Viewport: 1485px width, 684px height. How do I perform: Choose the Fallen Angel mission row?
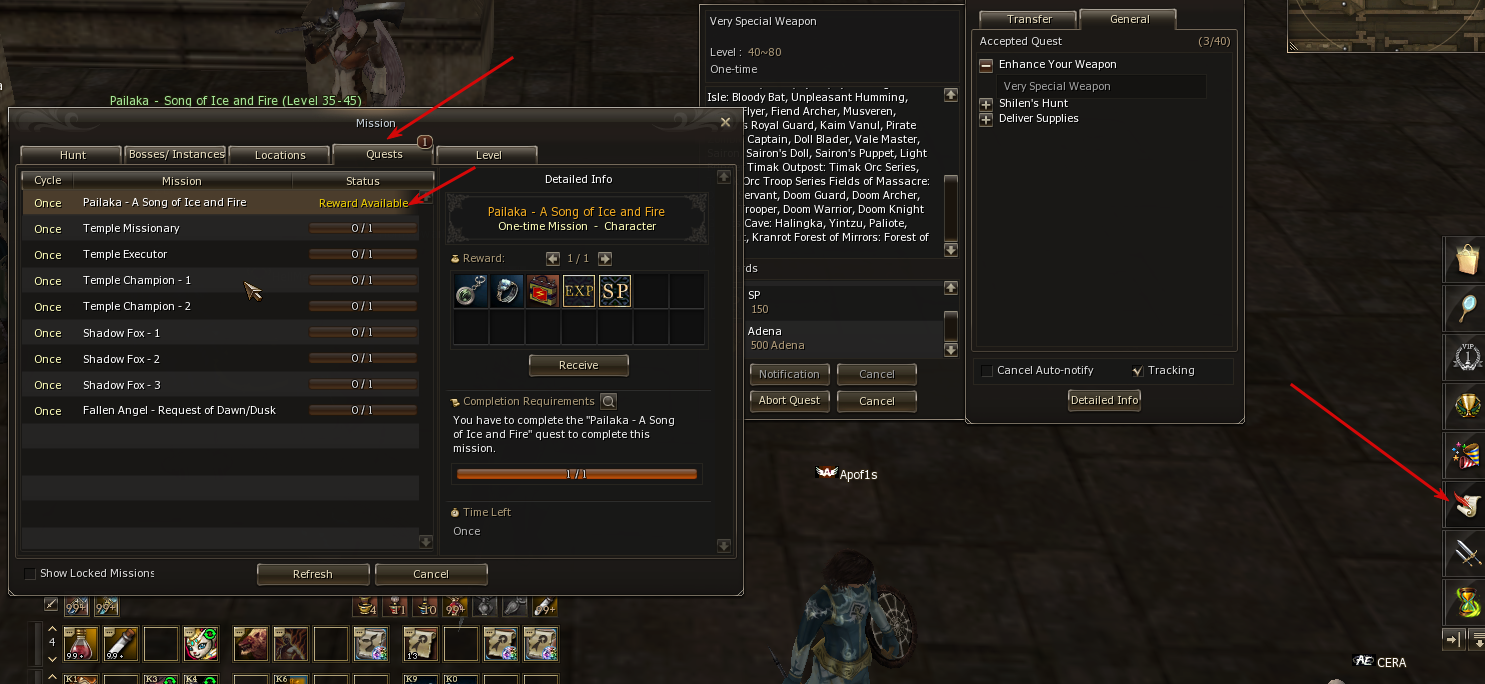(220, 410)
